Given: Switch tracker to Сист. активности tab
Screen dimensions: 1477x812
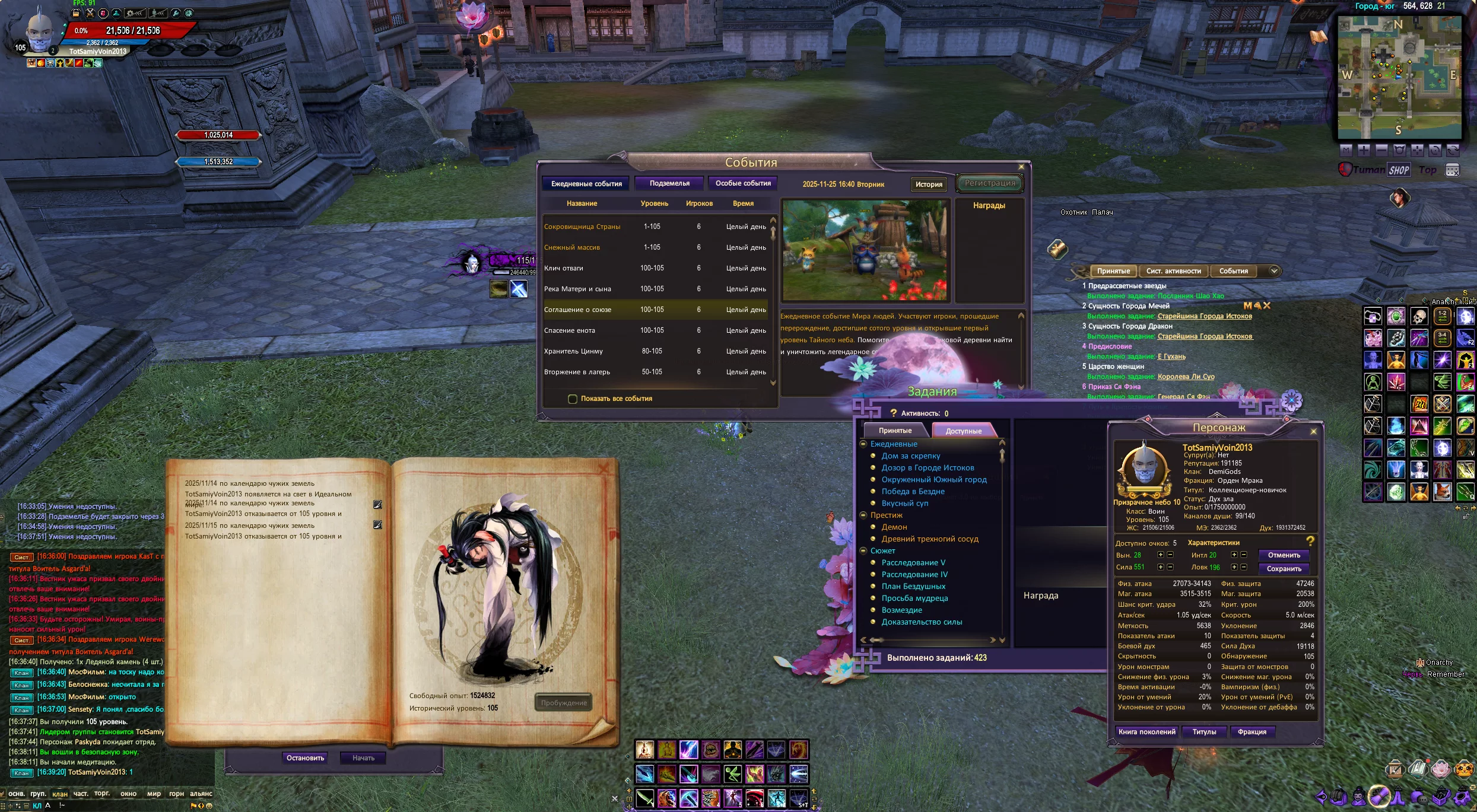Looking at the screenshot, I should coord(1173,271).
